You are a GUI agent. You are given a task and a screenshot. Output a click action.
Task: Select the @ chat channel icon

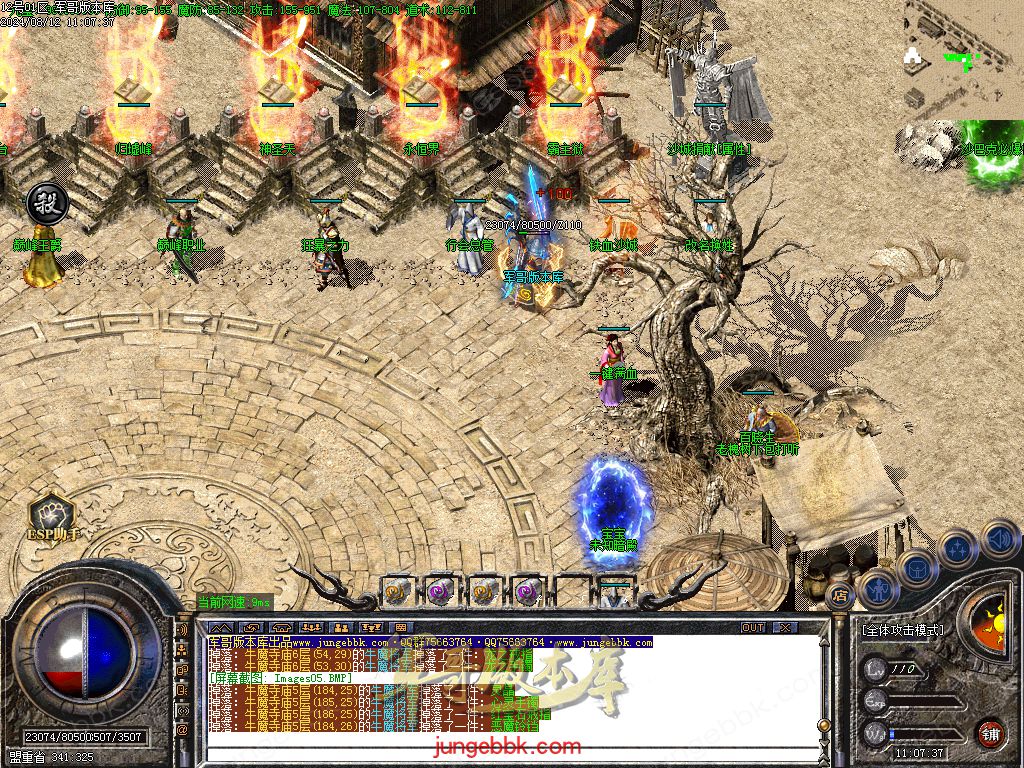182,730
